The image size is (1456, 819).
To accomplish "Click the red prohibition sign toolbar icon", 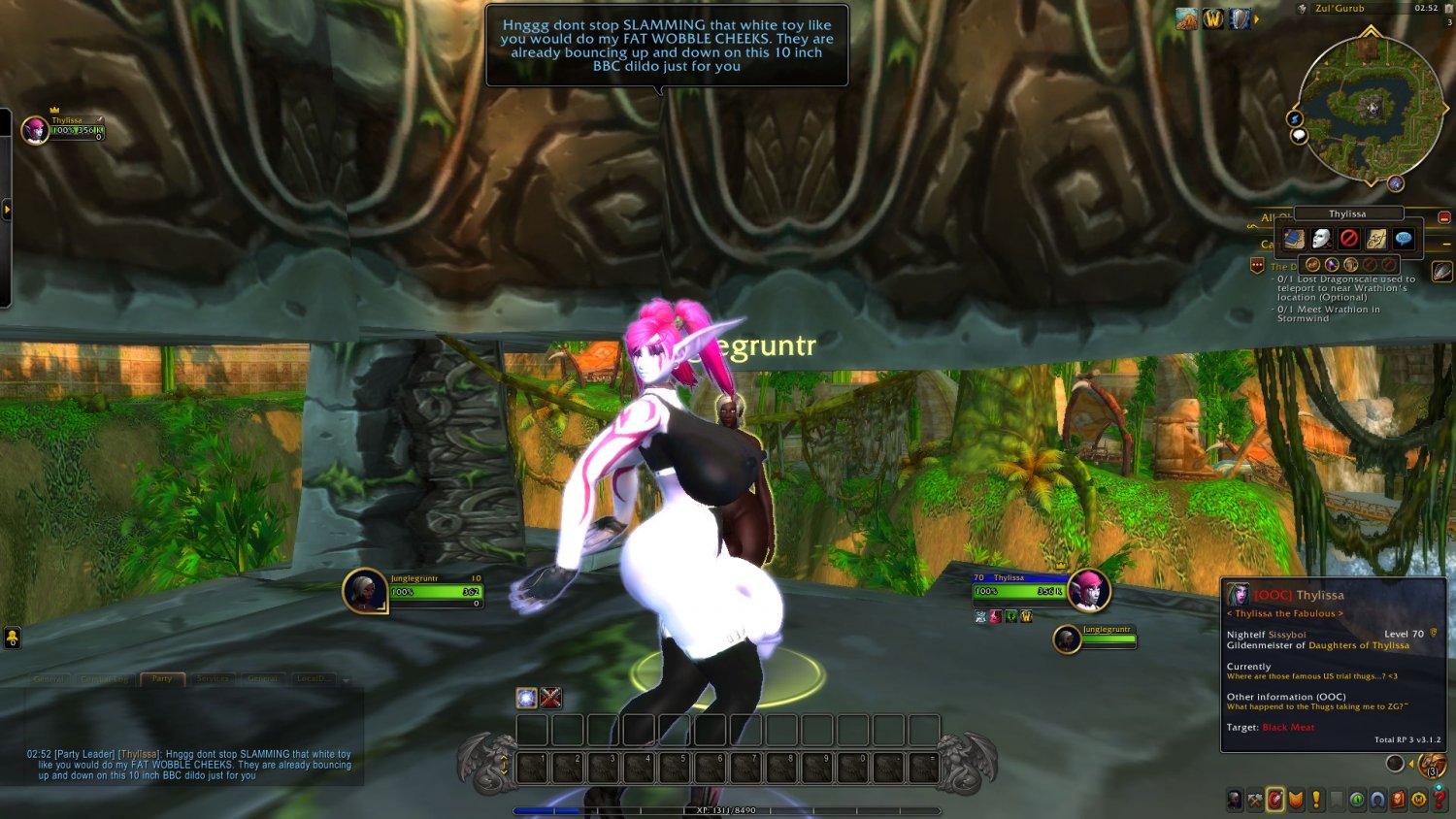I will (x=1349, y=239).
